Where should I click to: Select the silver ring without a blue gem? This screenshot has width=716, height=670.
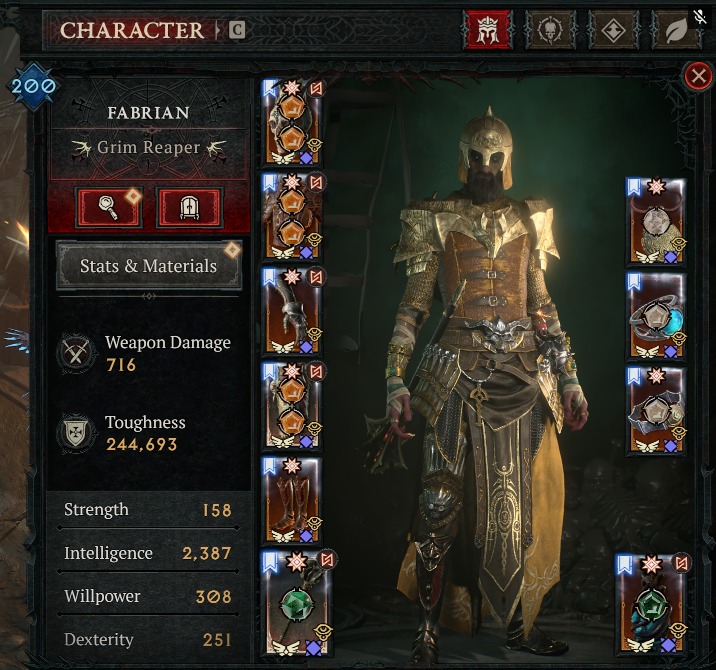coord(656,411)
